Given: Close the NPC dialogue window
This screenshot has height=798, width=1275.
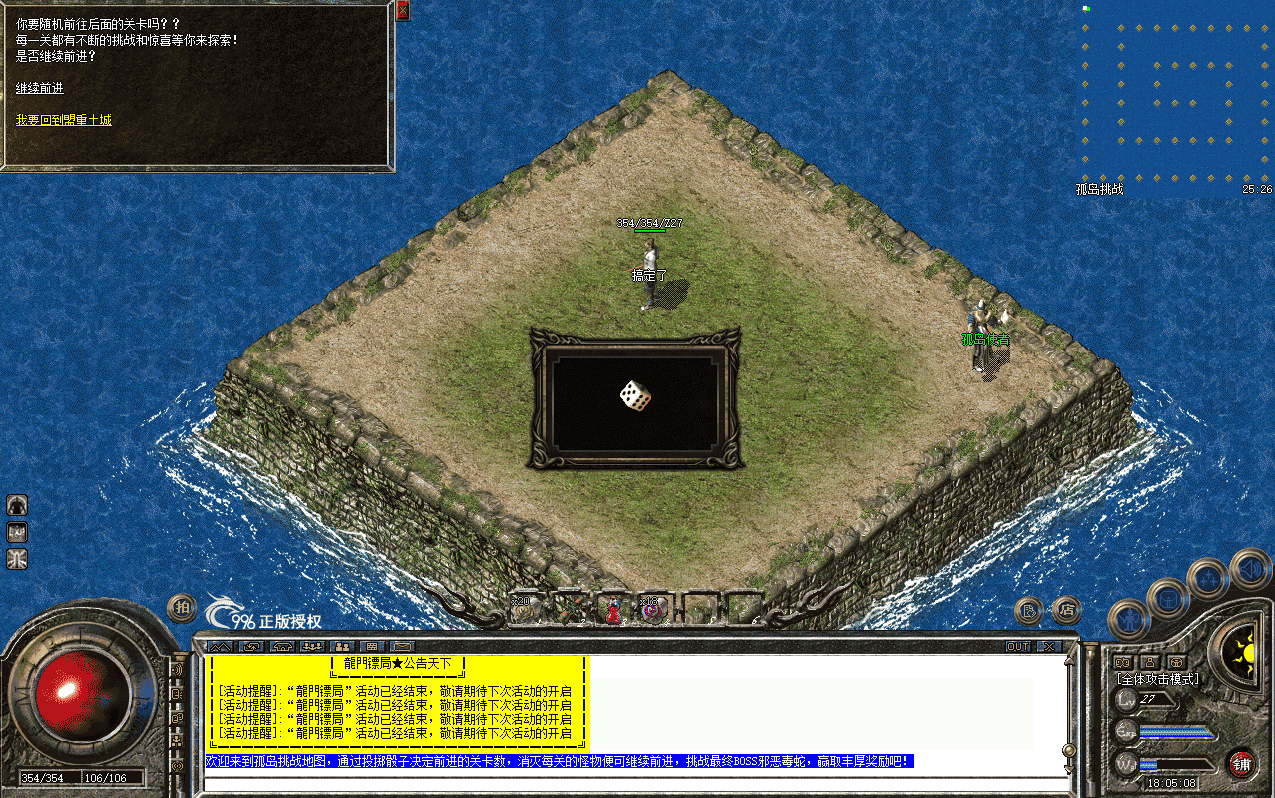Looking at the screenshot, I should 402,10.
